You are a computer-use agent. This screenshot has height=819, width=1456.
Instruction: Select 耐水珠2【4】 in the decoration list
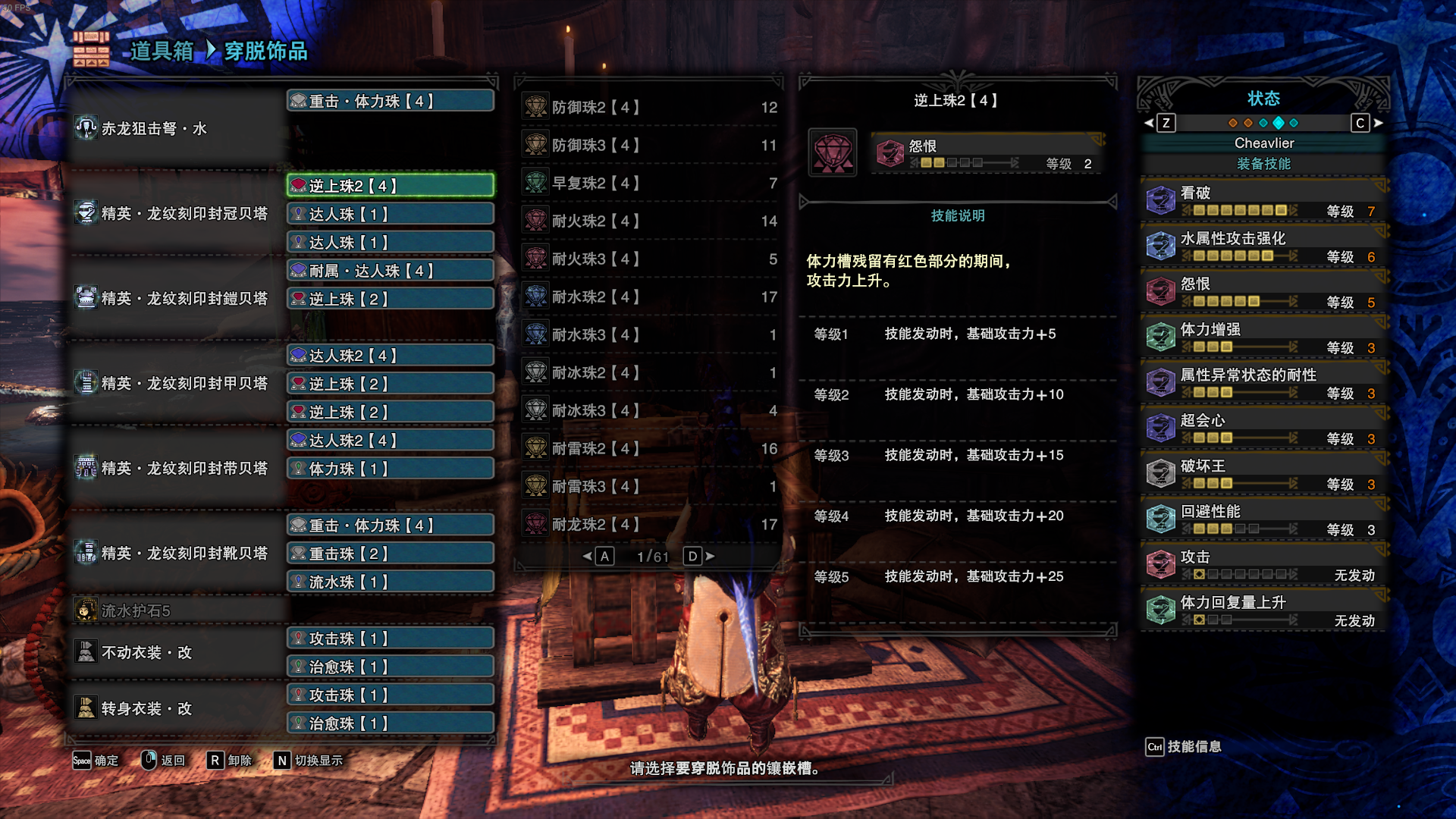click(650, 297)
